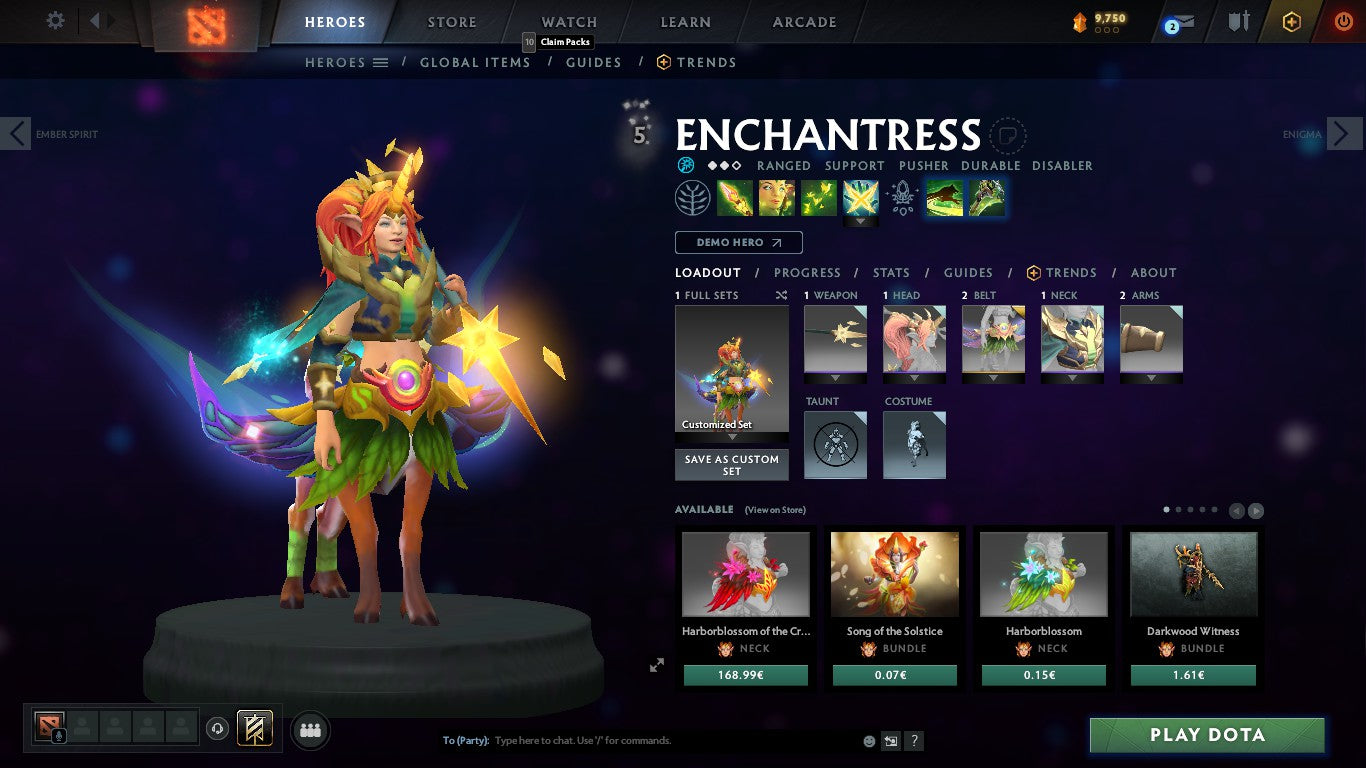Click the DEMO HERO button
The width and height of the screenshot is (1366, 768).
click(x=738, y=242)
